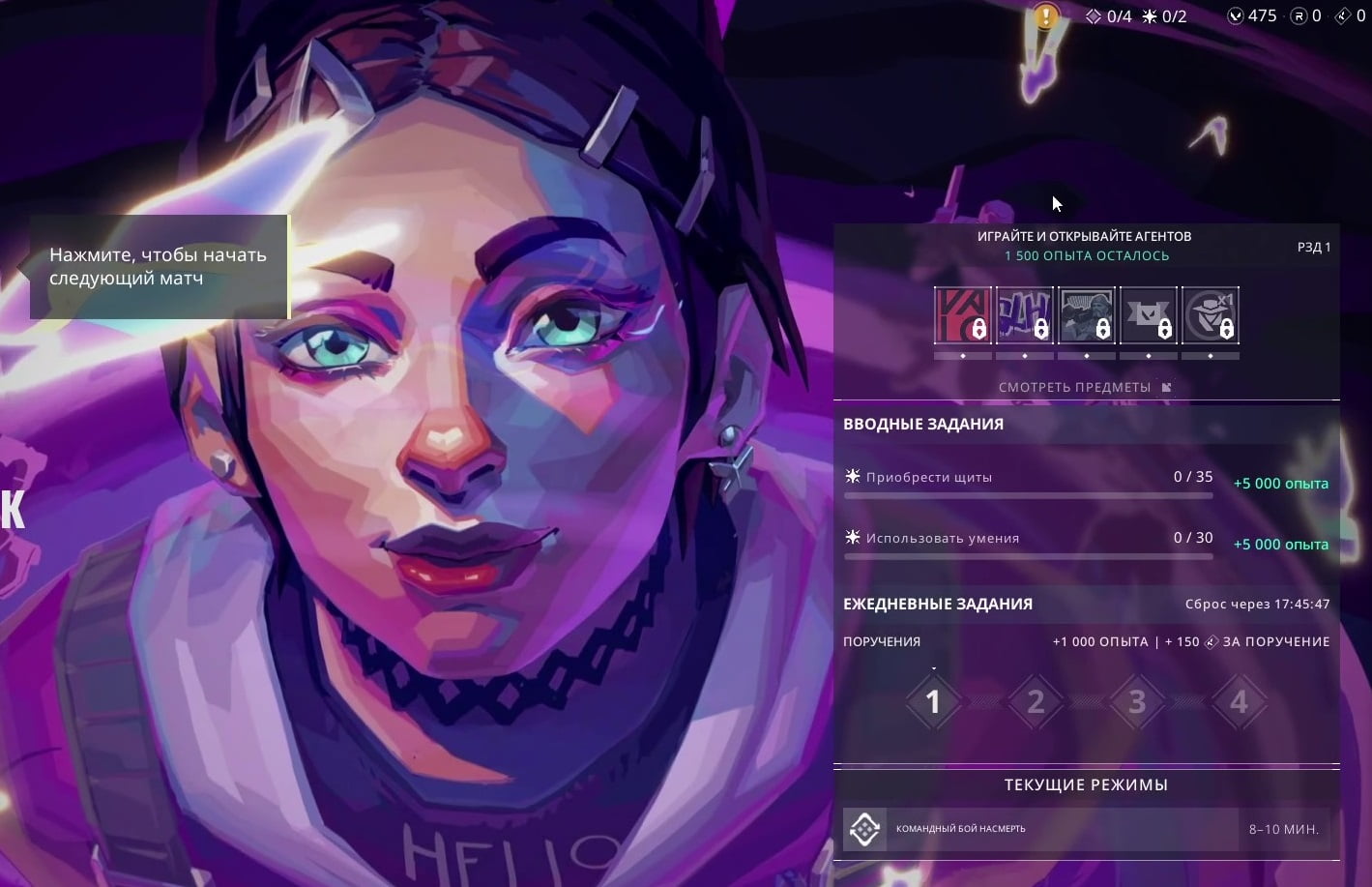The image size is (1372, 887).
Task: Open the 'Смотреть предметы' rewards link
Action: coord(1085,387)
